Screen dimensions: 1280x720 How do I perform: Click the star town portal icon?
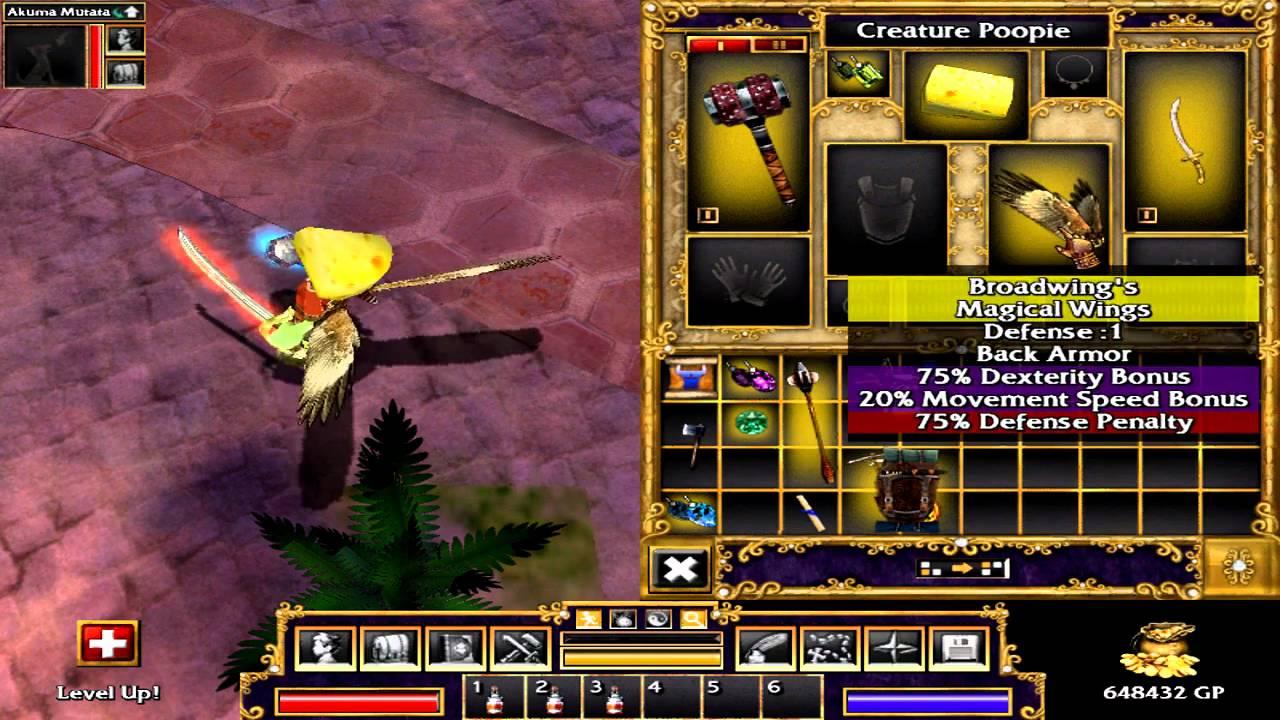pos(892,648)
